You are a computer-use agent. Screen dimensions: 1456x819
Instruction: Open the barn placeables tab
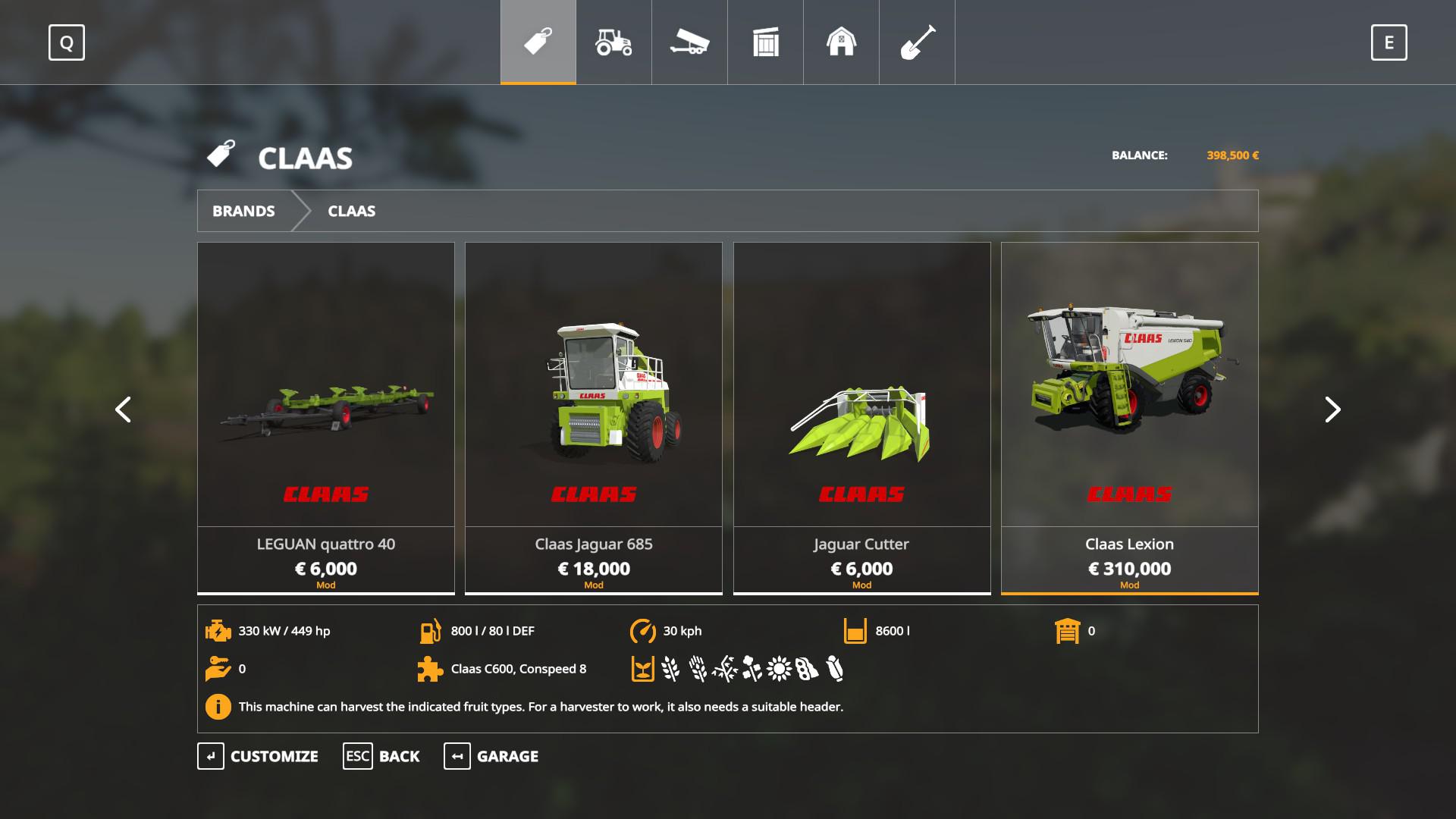(x=841, y=42)
